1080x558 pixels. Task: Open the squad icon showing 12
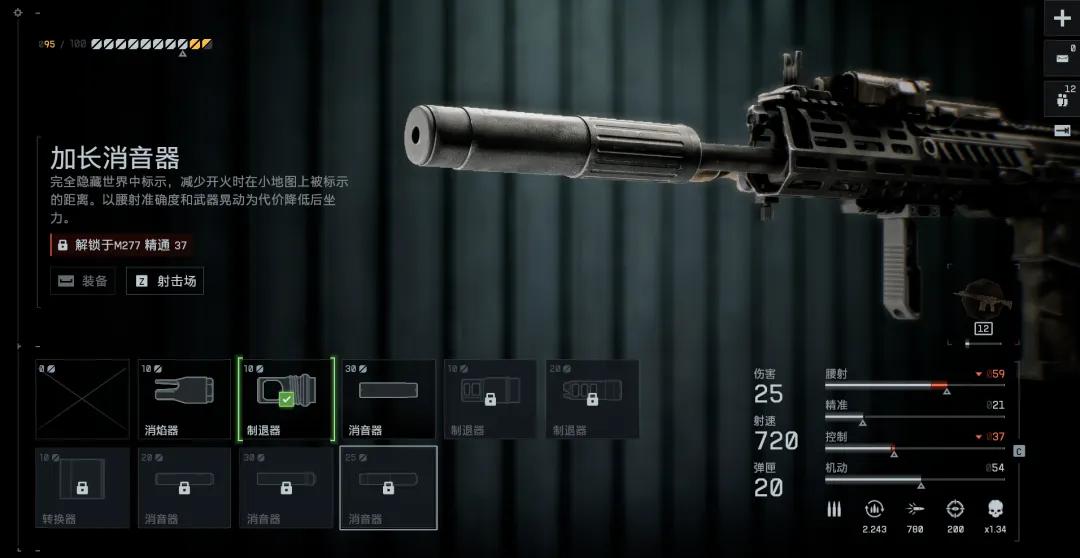[1062, 99]
